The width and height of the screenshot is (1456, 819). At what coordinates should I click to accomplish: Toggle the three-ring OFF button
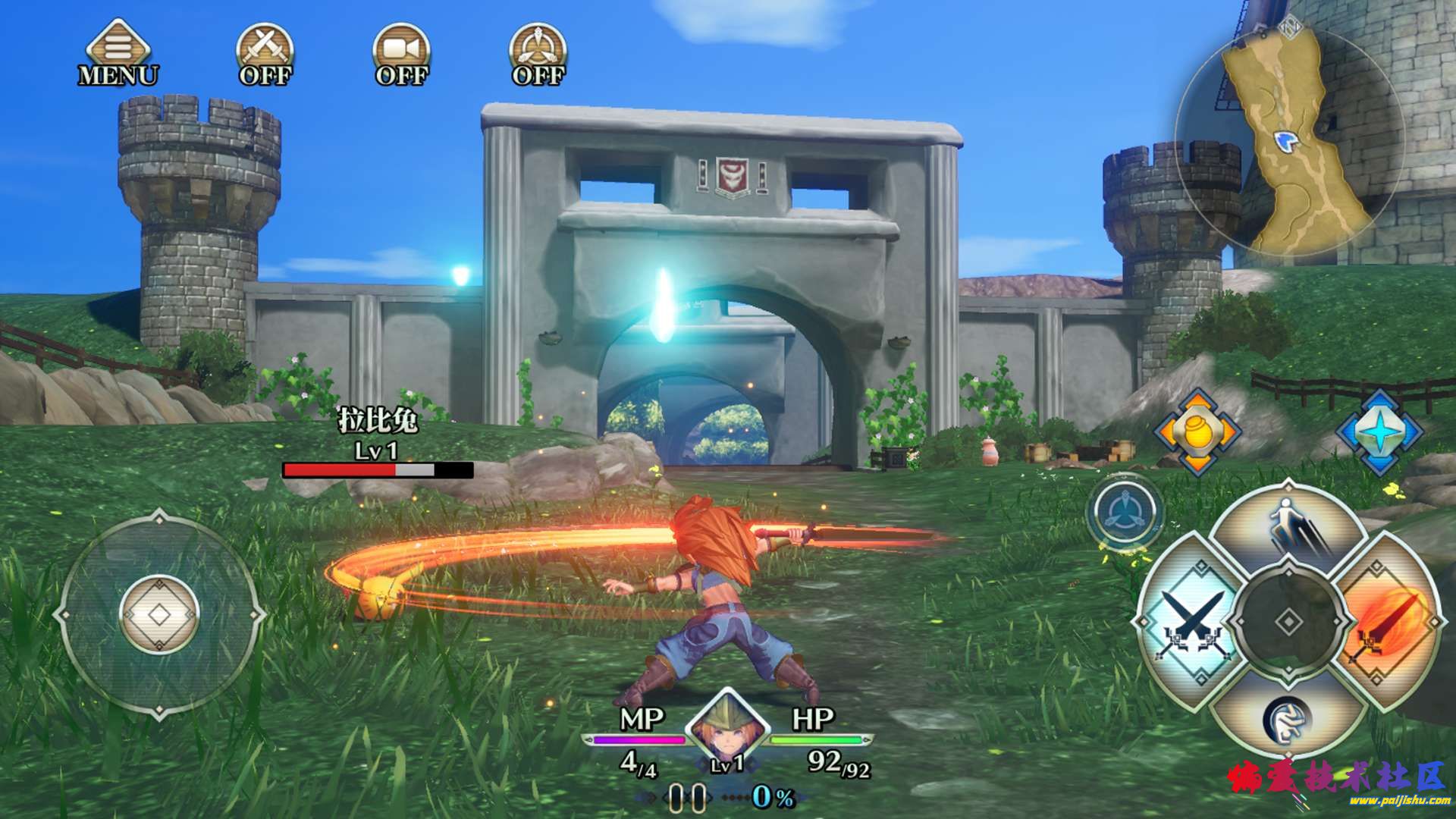click(x=538, y=52)
